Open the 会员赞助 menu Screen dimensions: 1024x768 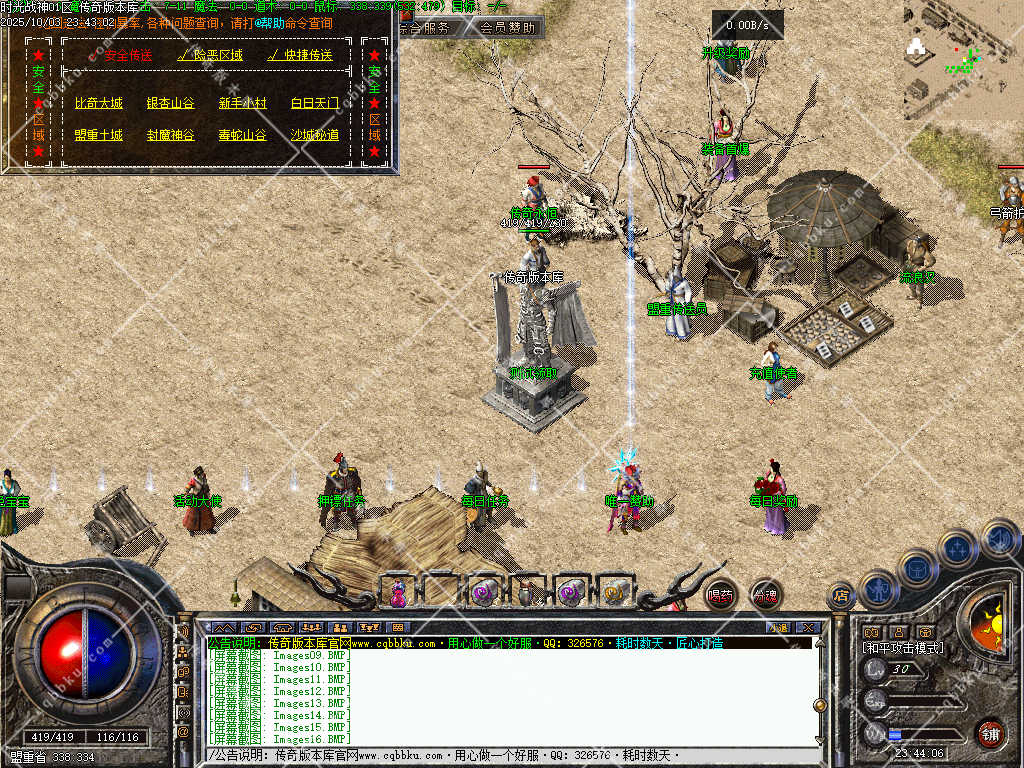click(x=506, y=28)
